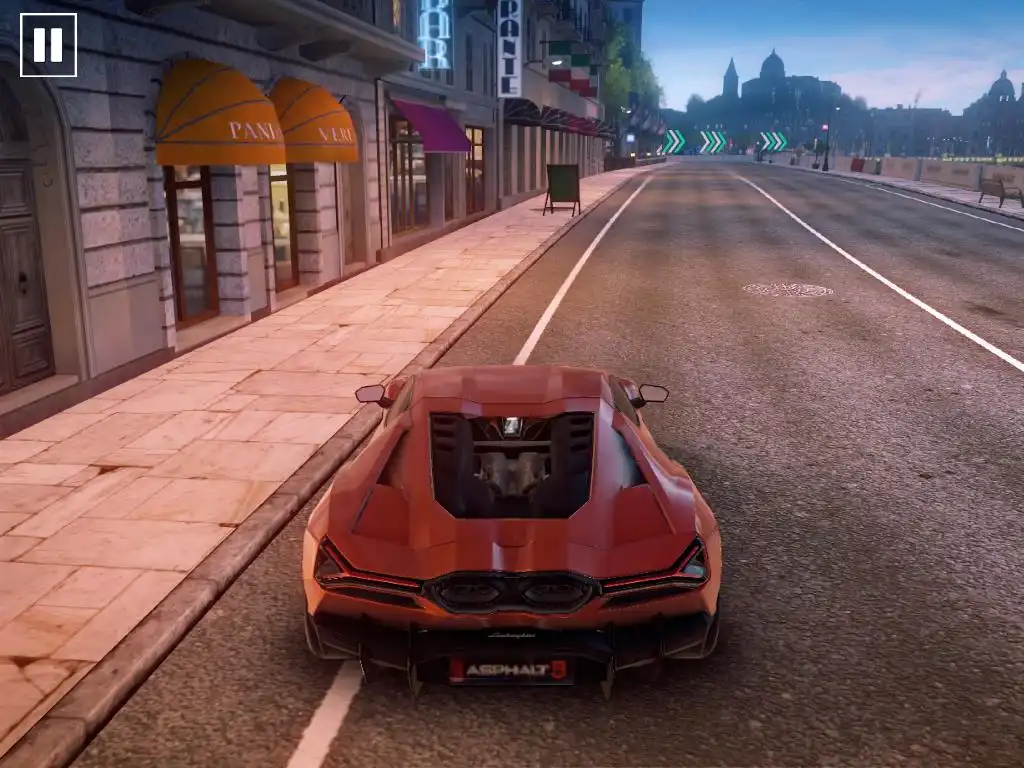Pause the race with the pause button

(x=48, y=45)
